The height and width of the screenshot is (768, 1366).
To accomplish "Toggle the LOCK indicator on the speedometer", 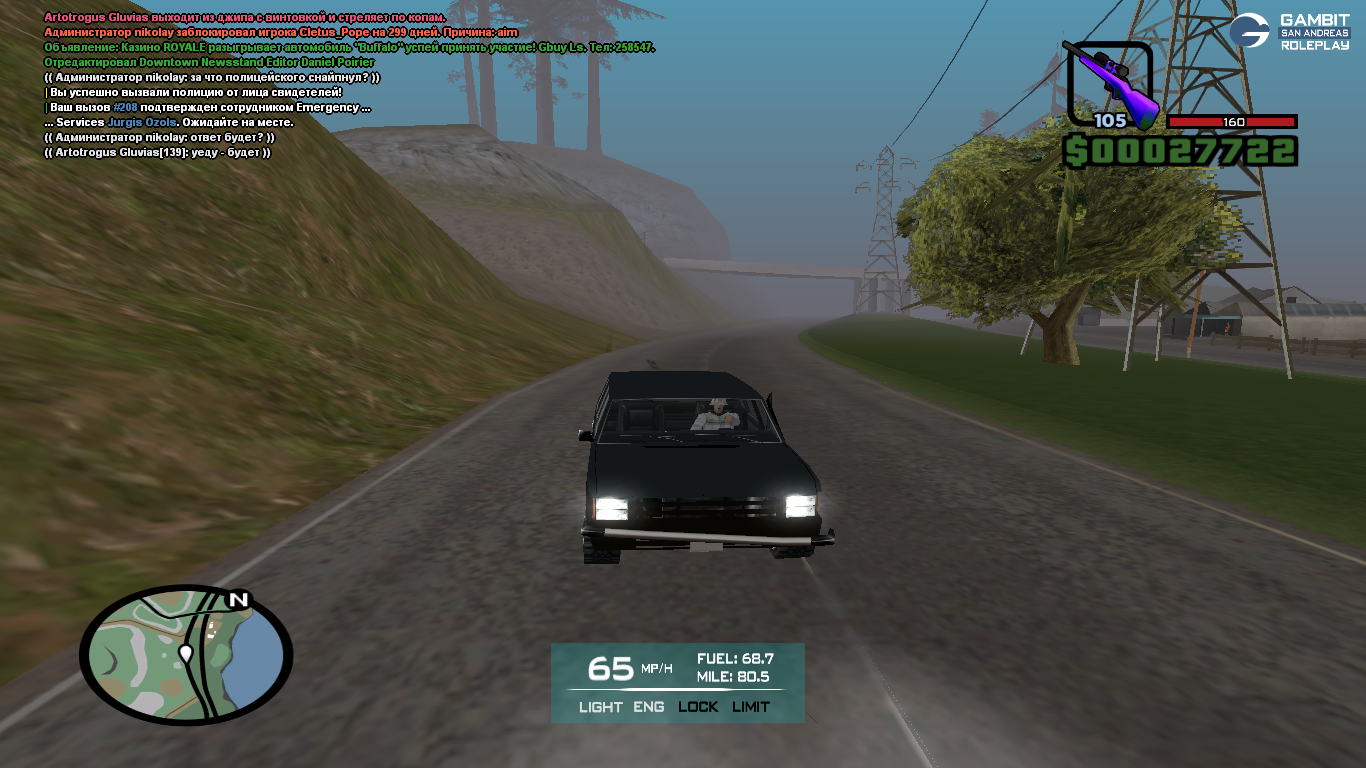I will [698, 707].
